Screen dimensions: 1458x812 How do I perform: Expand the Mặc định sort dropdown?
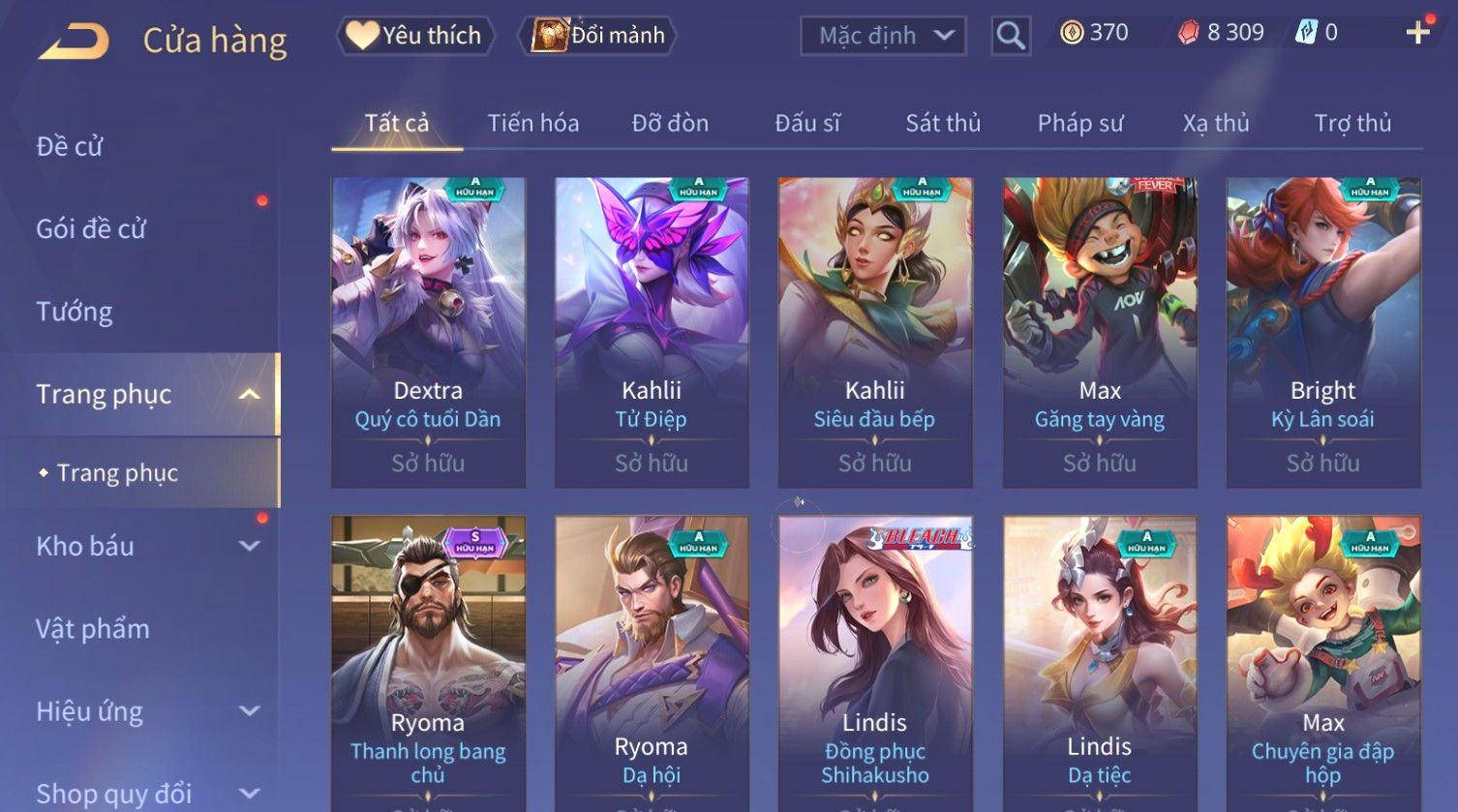pos(883,36)
